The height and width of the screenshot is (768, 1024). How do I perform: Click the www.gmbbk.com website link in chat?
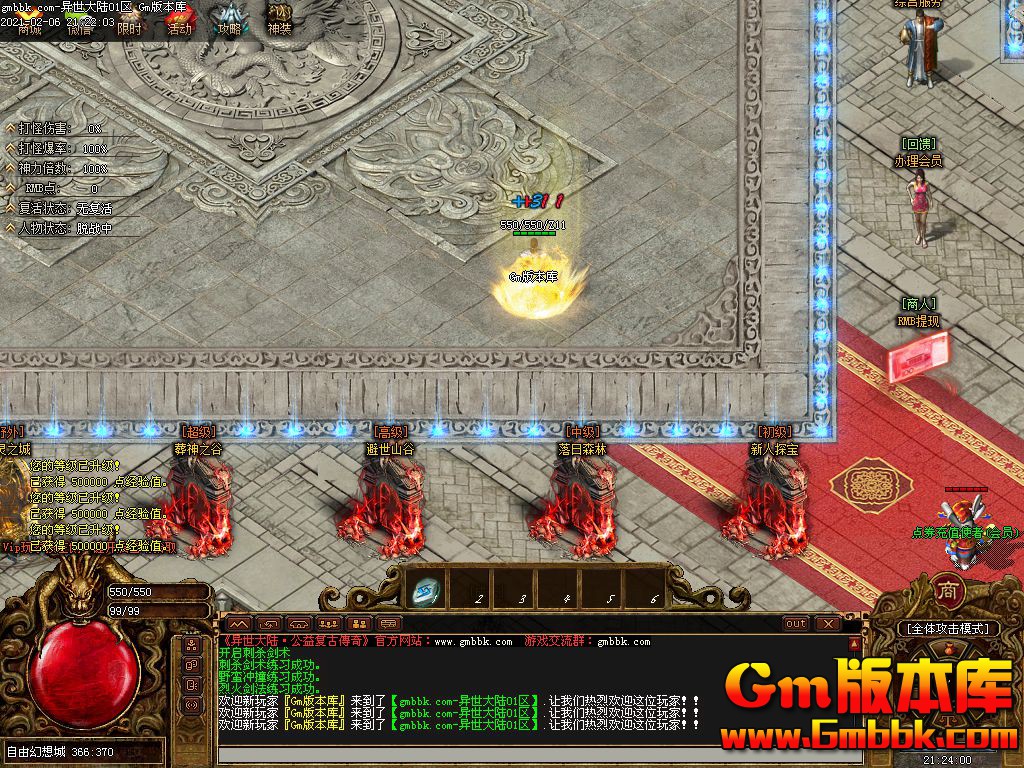473,641
